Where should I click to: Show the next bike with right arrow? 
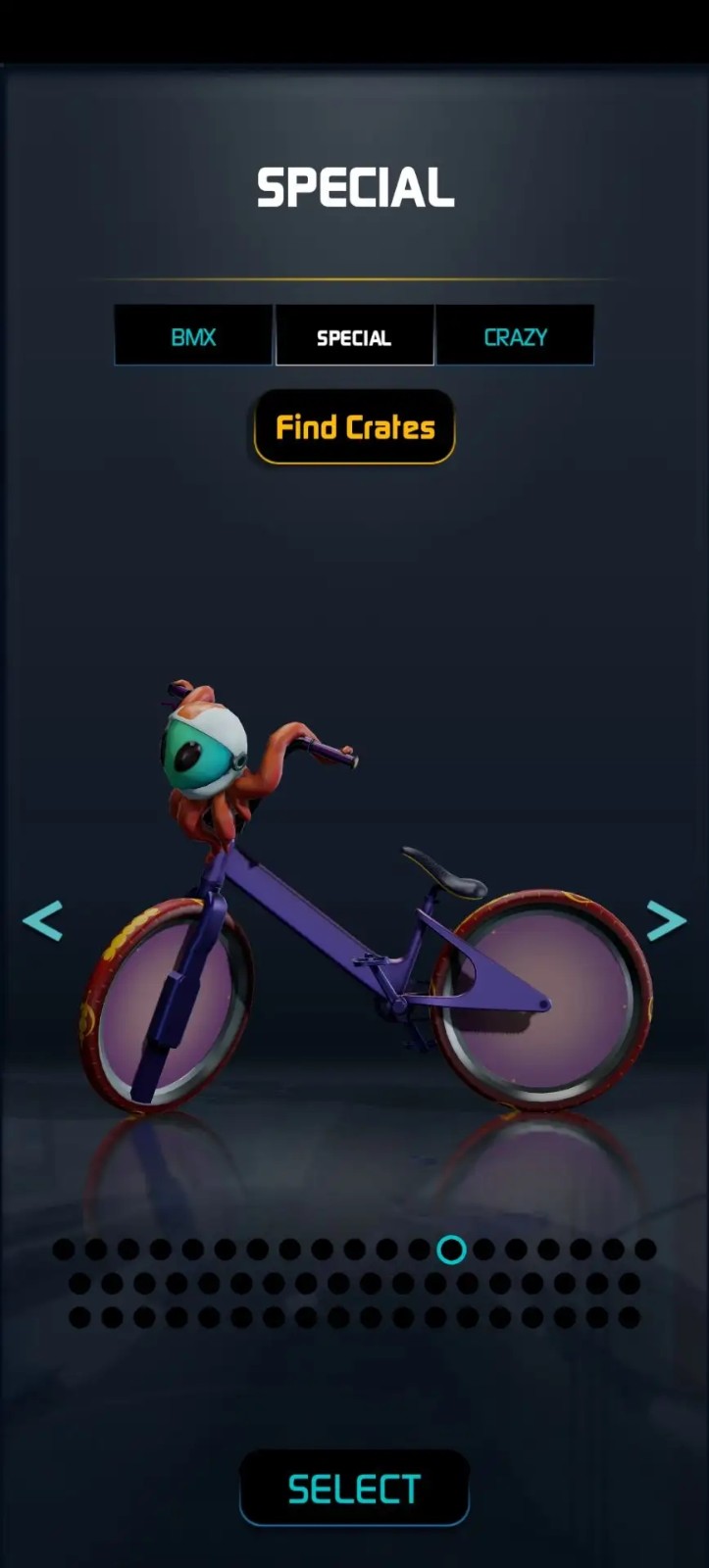point(666,920)
